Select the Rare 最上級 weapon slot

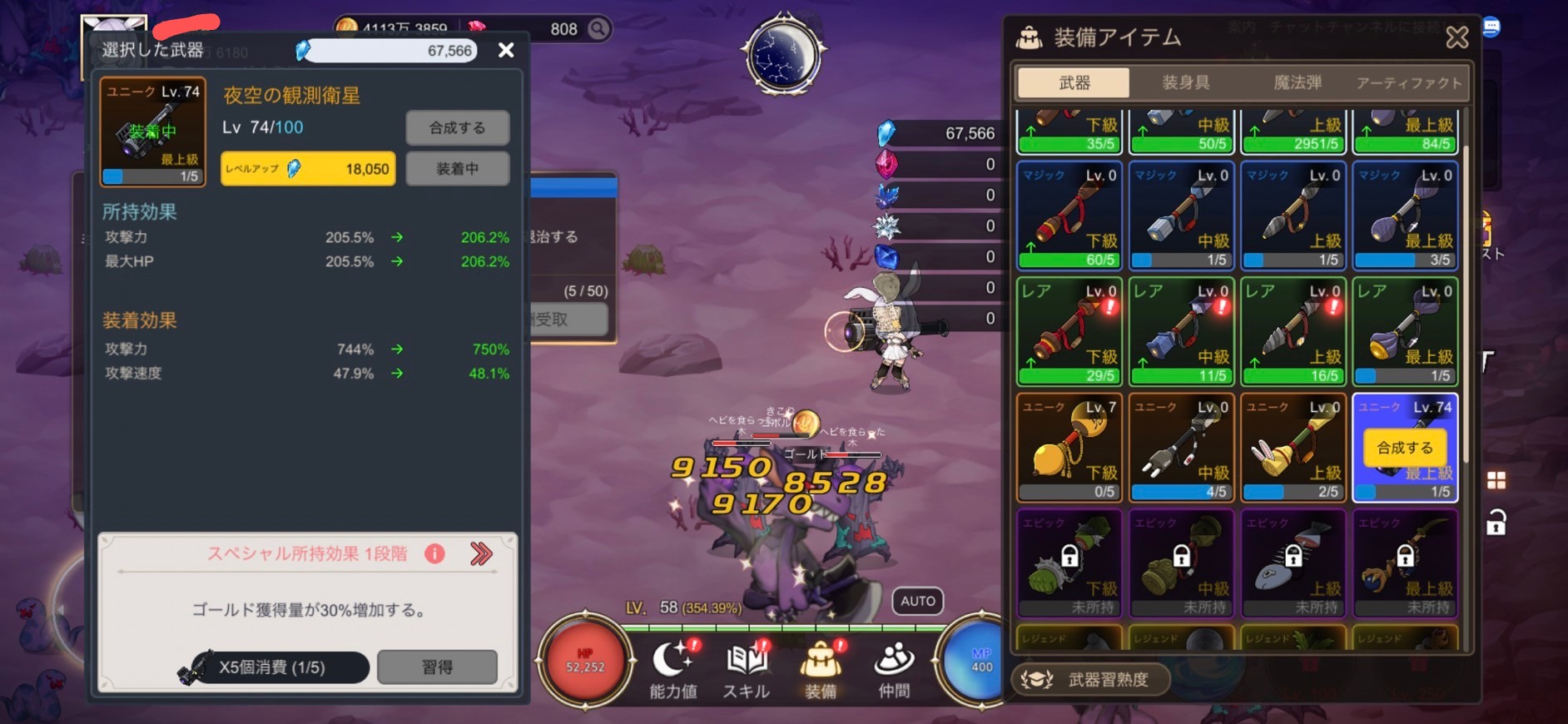pyautogui.click(x=1405, y=331)
